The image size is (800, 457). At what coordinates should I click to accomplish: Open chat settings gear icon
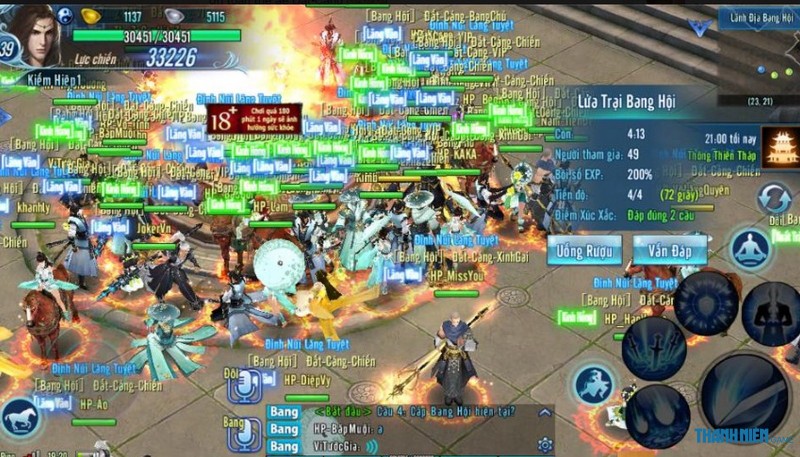pyautogui.click(x=545, y=443)
